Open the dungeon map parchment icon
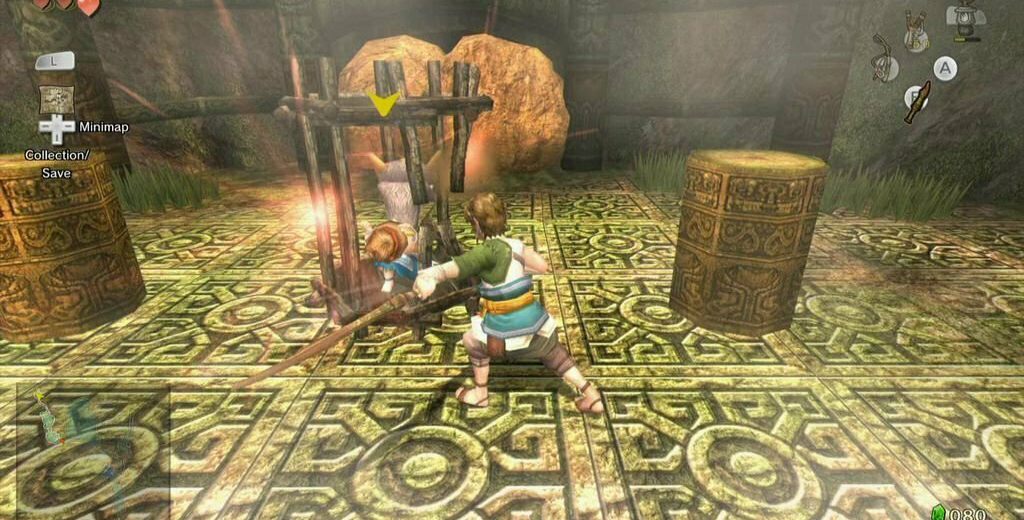 coord(55,99)
